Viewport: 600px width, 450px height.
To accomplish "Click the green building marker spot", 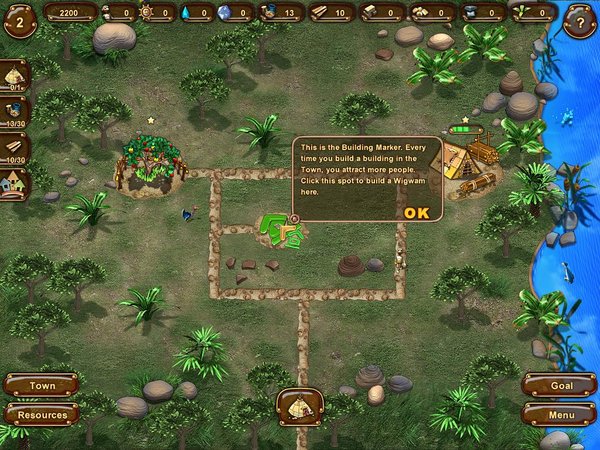I will pos(282,231).
